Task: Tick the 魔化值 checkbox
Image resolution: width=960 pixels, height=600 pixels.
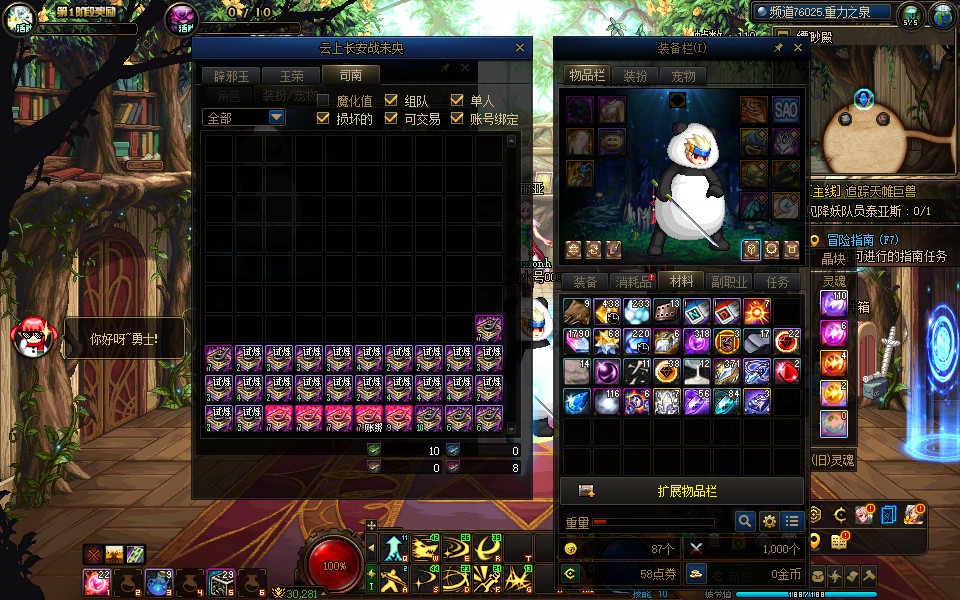Action: click(323, 100)
